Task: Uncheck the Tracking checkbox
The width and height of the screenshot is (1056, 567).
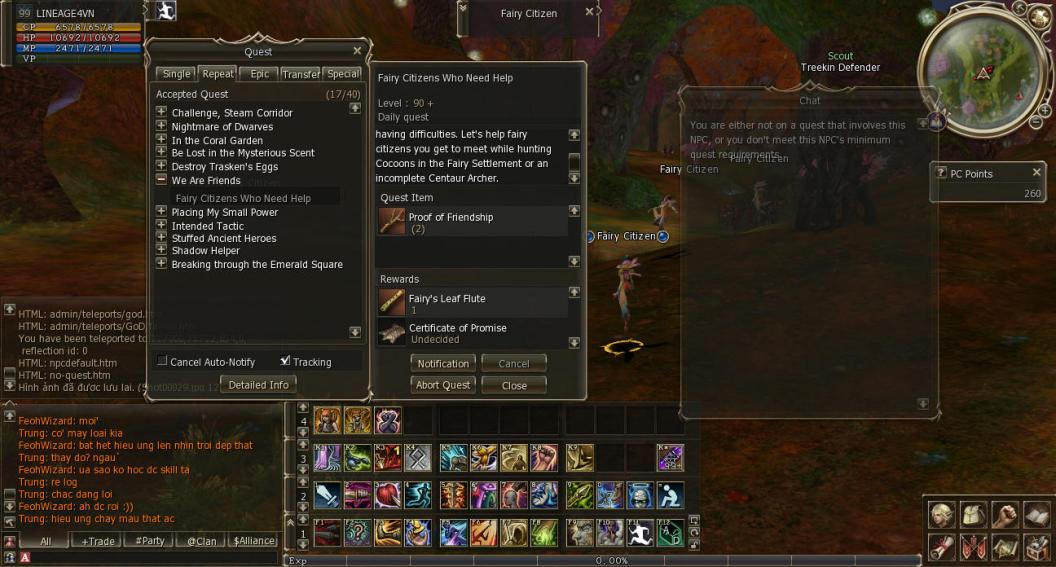Action: point(286,361)
